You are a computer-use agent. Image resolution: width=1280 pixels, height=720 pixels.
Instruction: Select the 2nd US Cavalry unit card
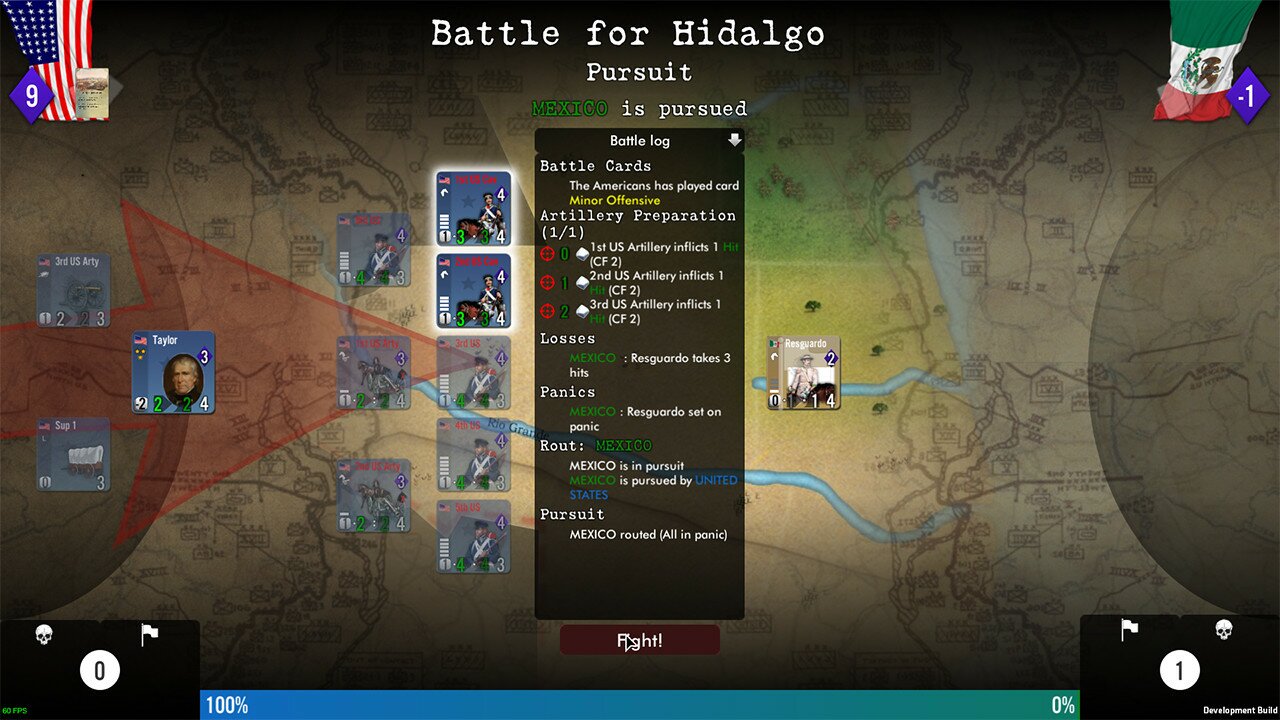474,291
